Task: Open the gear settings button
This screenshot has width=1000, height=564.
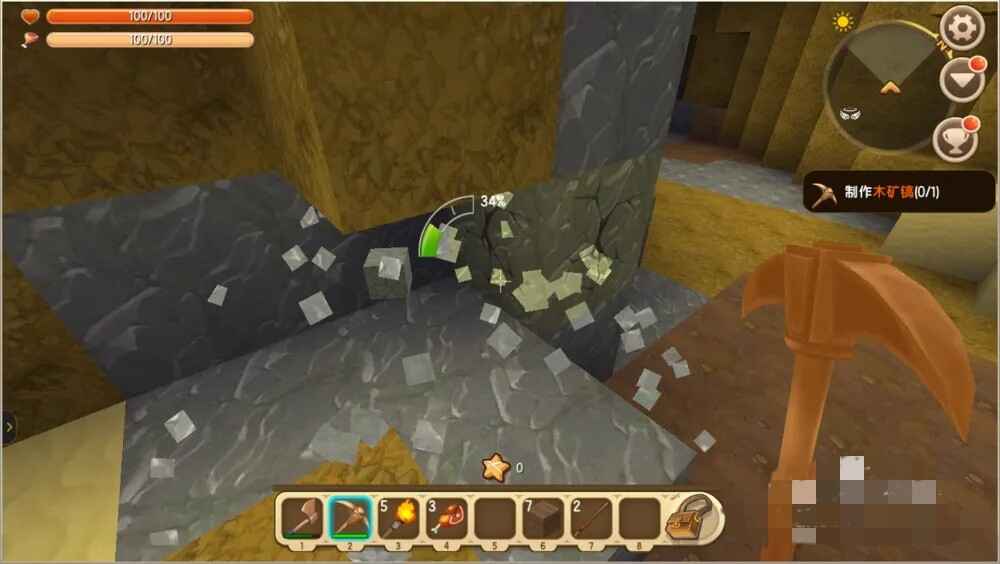Action: point(962,28)
